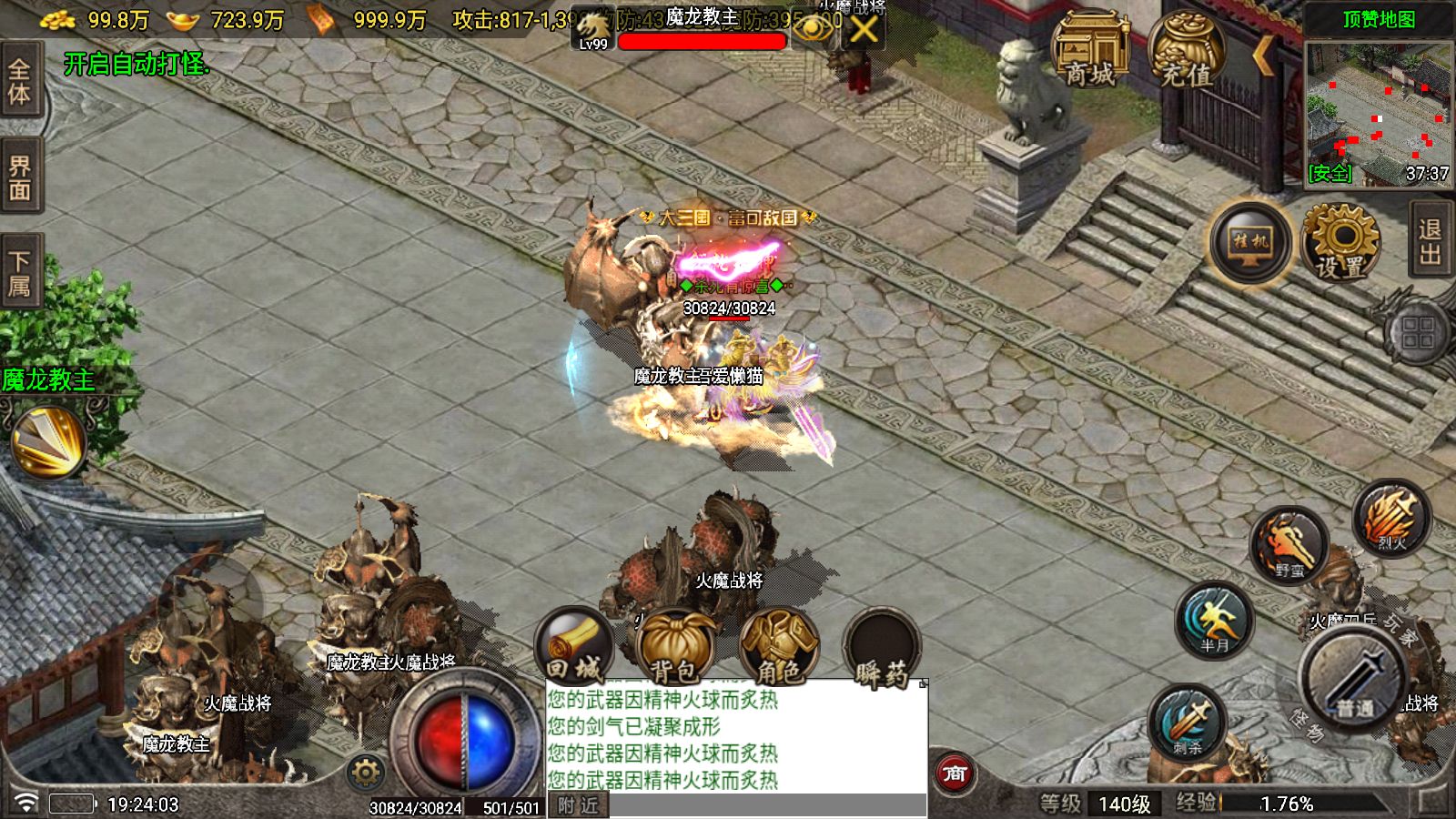
Task: Select the 全体 tab
Action: (19, 81)
